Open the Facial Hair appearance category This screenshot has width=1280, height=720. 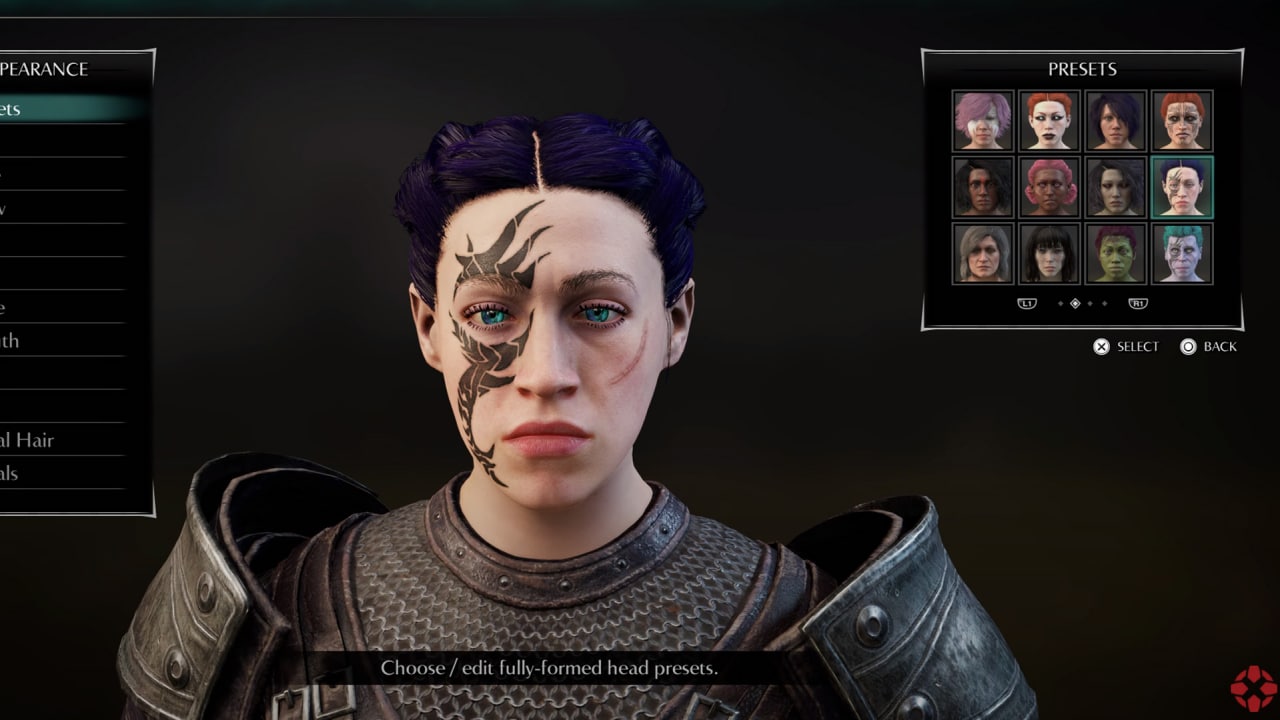[x=40, y=440]
